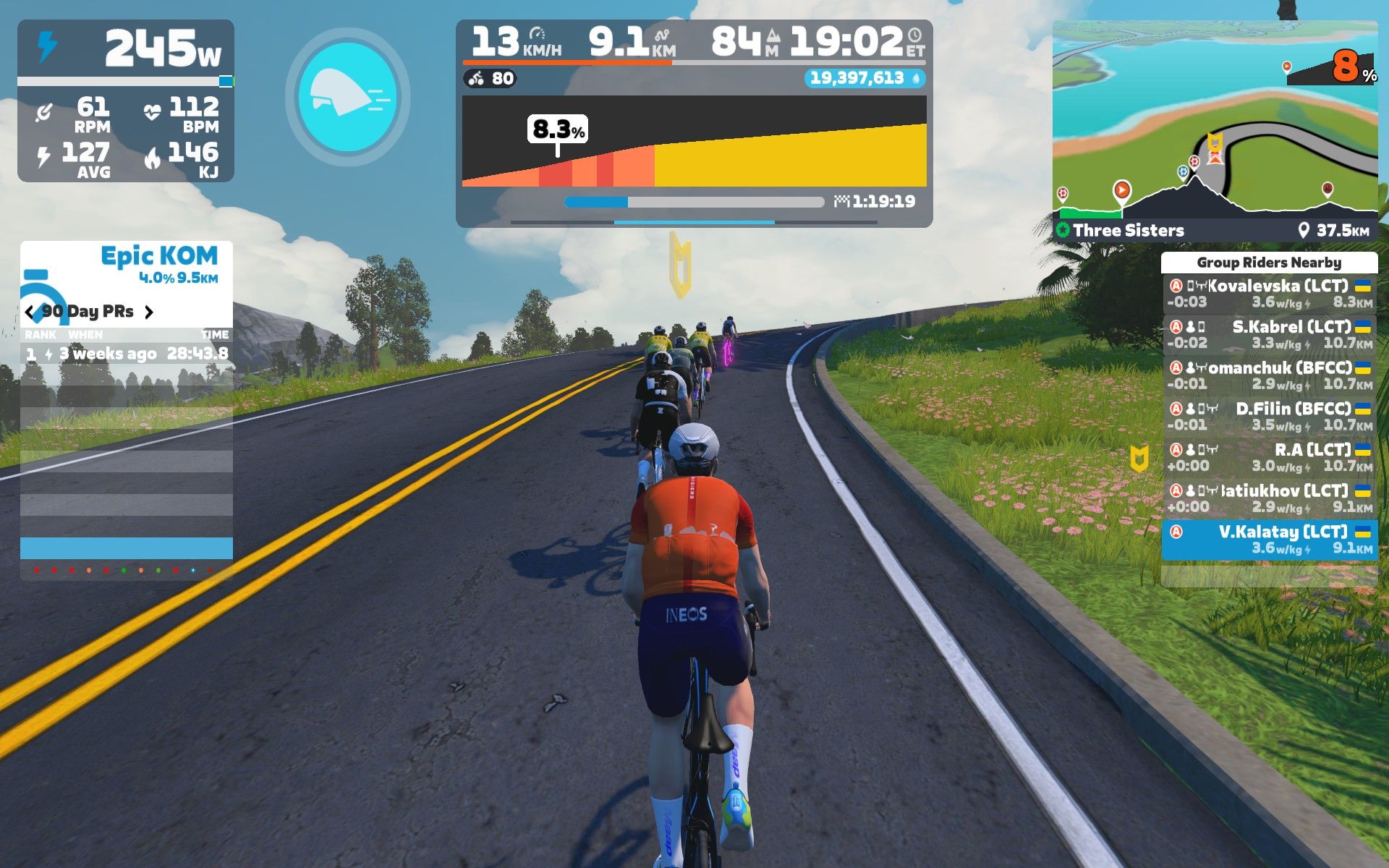Screen dimensions: 1389x868
Task: Select V.Kalatay highlighted rider row
Action: [1269, 540]
